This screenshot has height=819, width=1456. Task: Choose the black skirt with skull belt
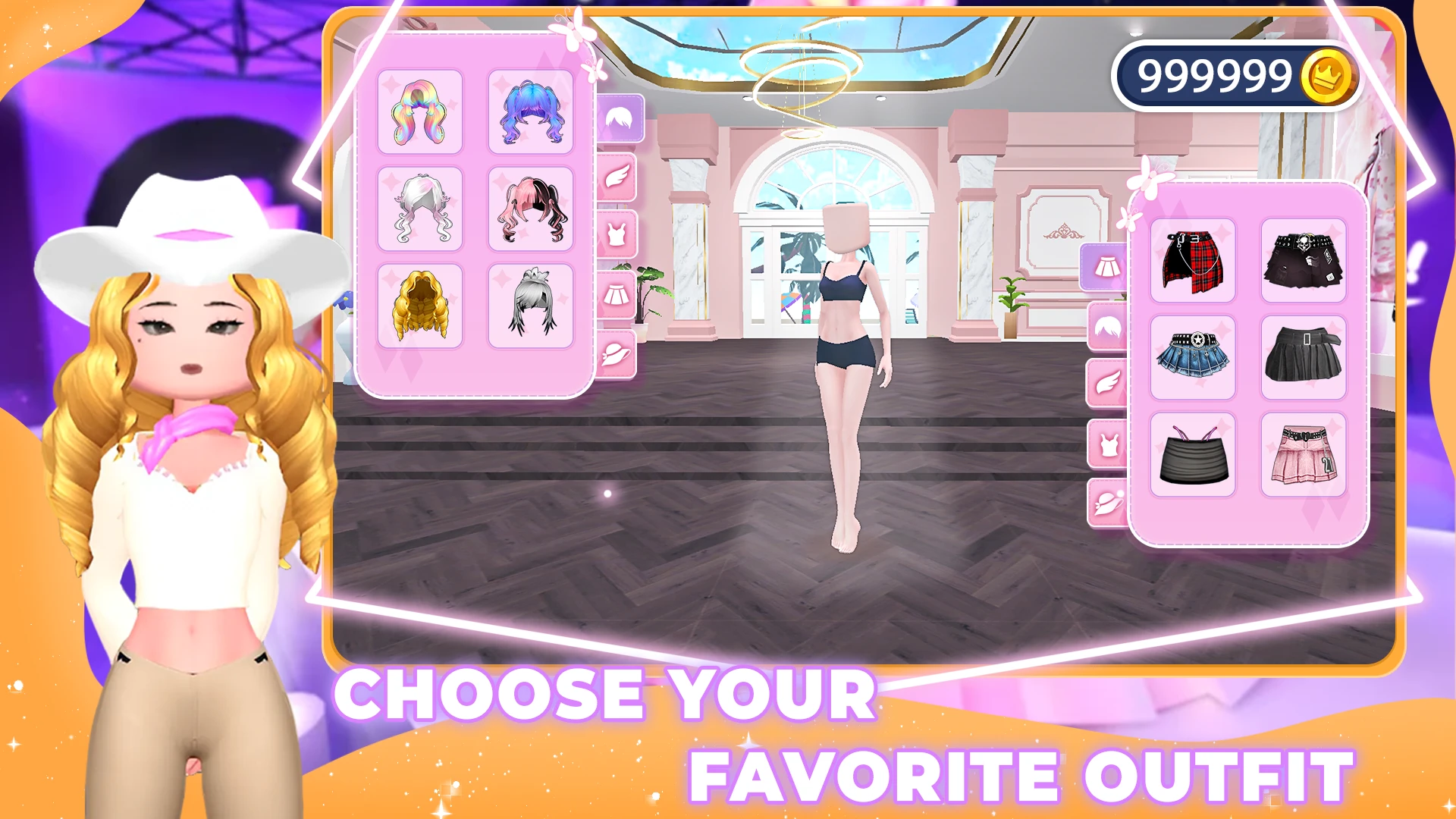click(x=1303, y=261)
